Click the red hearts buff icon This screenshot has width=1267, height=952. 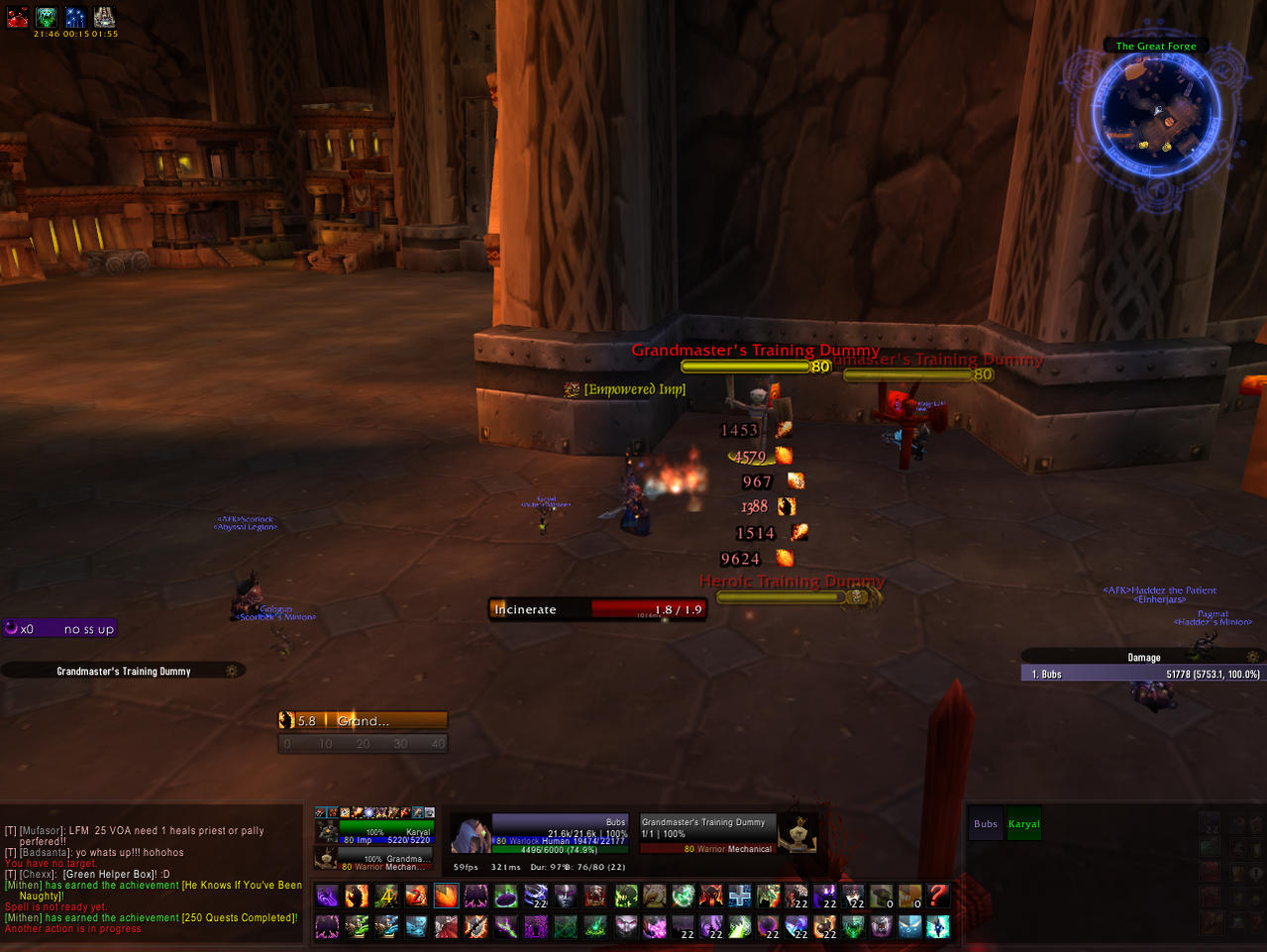[18, 17]
